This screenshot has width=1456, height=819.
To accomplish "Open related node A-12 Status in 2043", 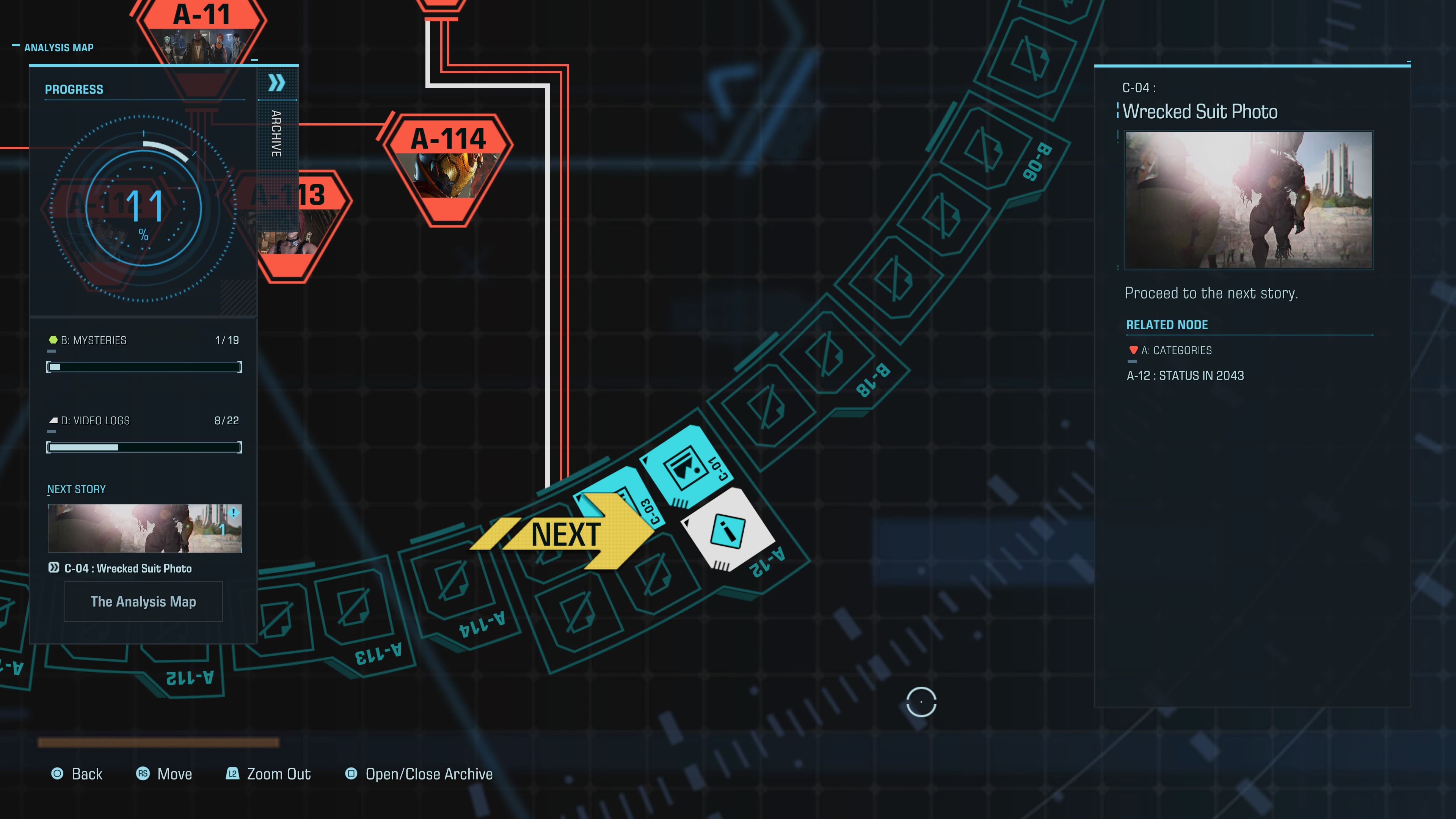I will pos(1185,376).
